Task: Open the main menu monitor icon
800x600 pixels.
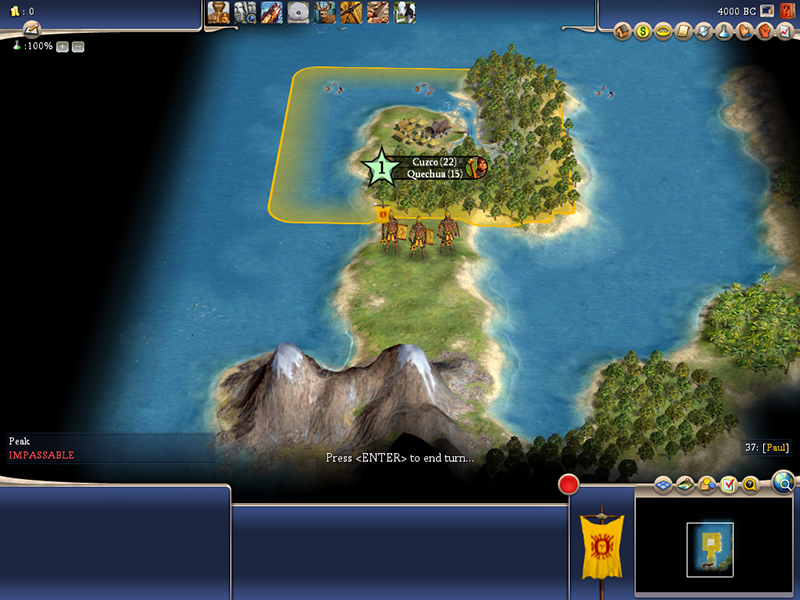Action: coord(767,10)
